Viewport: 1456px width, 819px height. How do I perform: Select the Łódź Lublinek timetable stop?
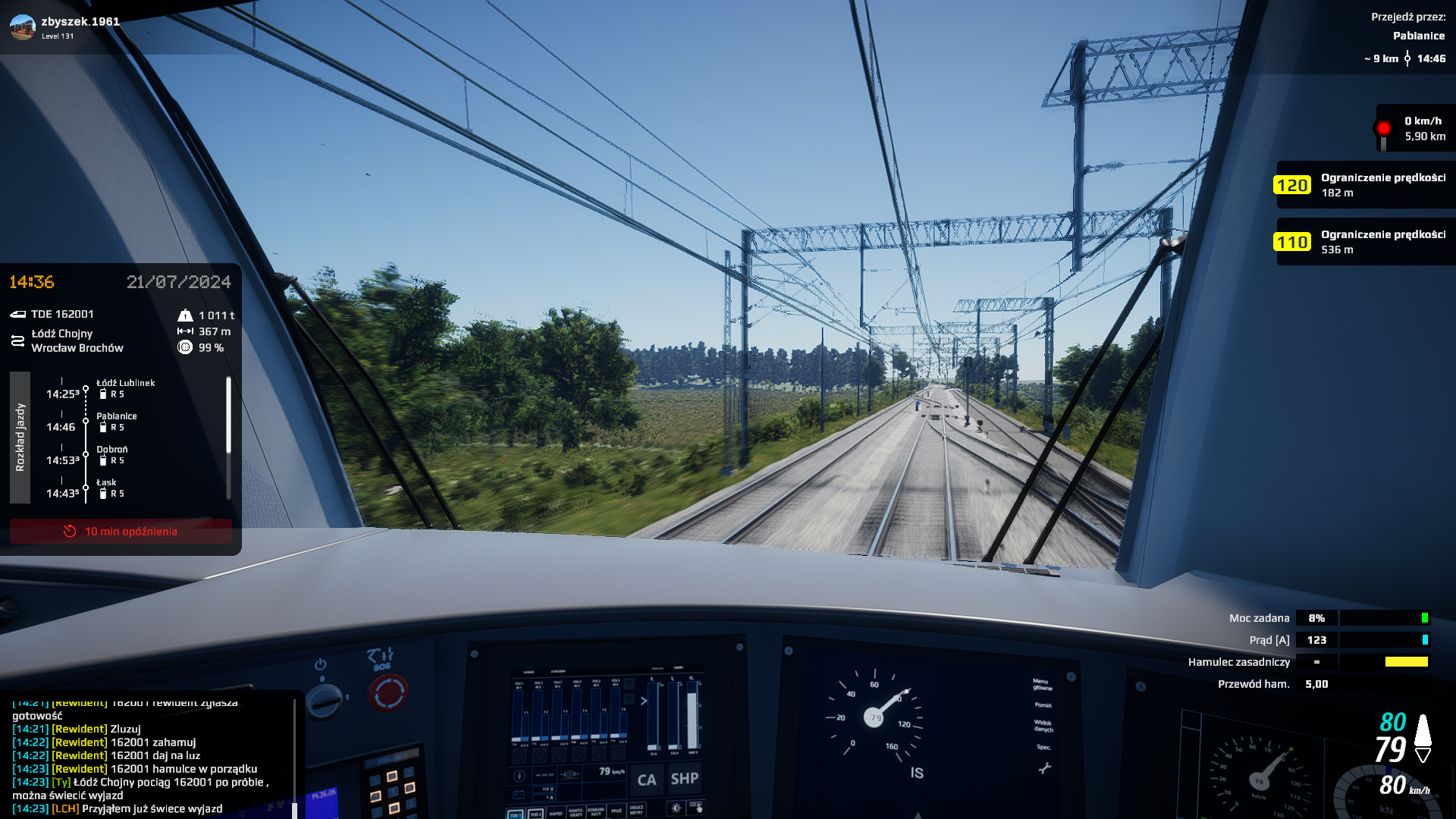pyautogui.click(x=125, y=388)
